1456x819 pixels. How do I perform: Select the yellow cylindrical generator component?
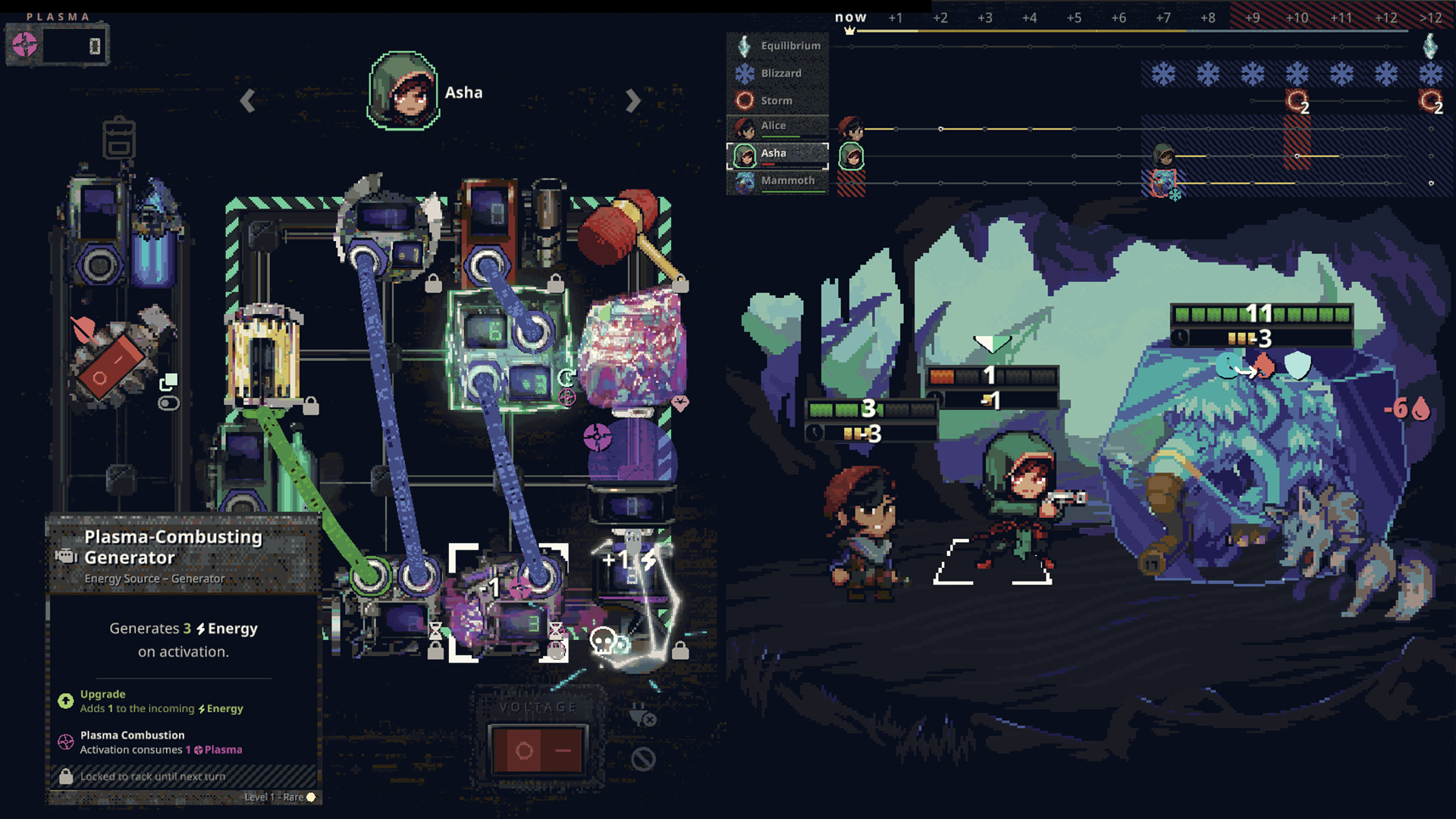(262, 355)
